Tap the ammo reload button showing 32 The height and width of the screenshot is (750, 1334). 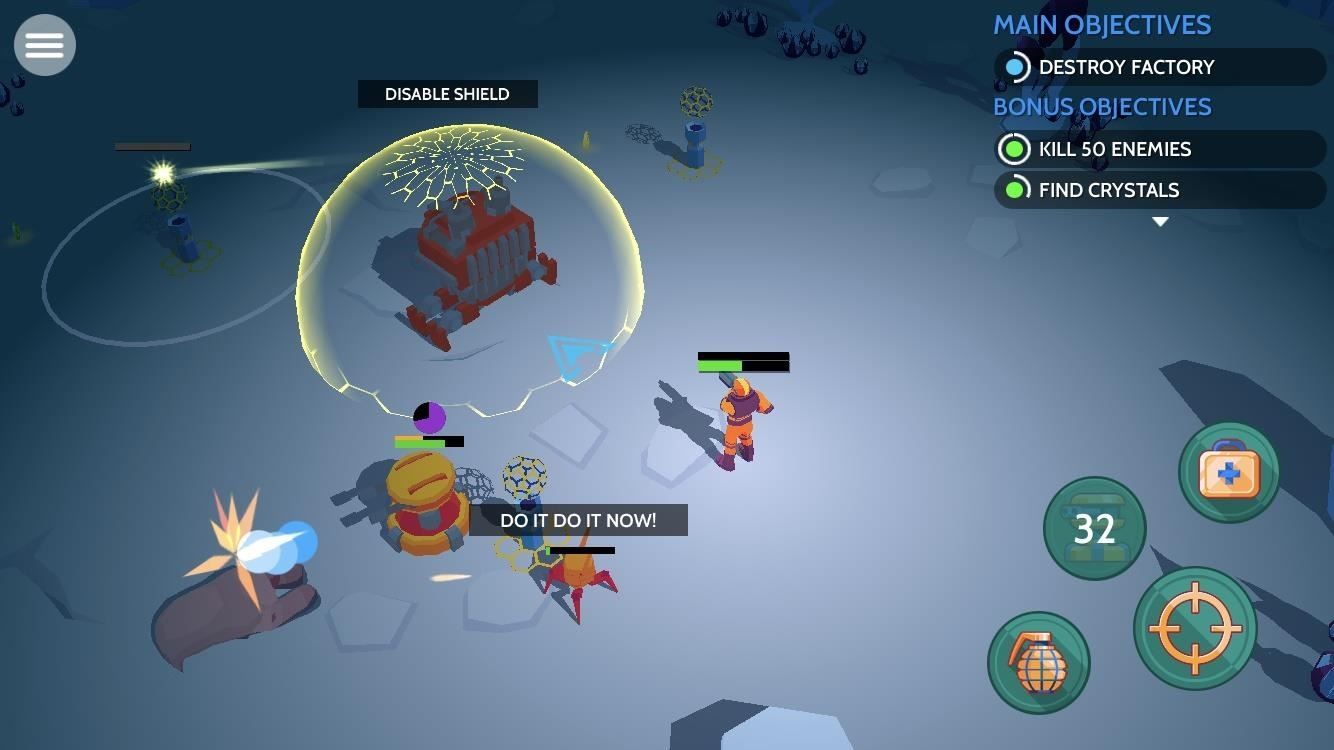(1094, 528)
